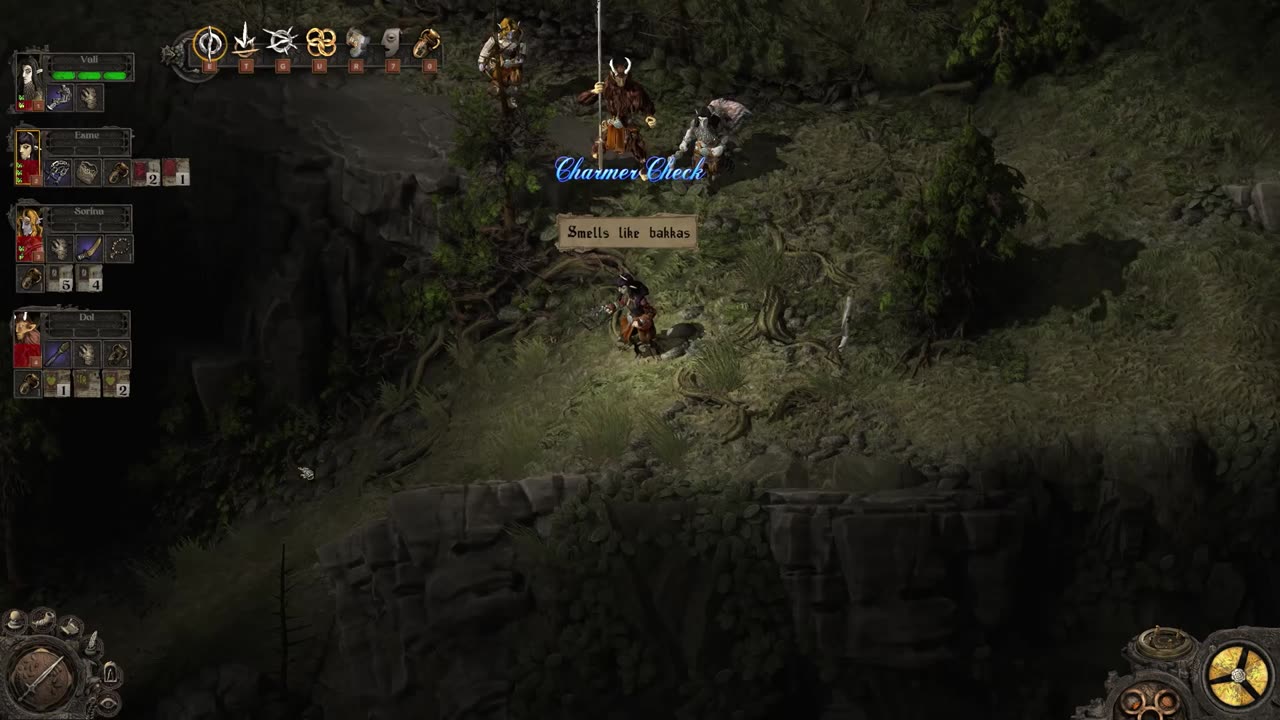Screen dimensions: 1280x720
Task: Click Sorina's curved dagger slot
Action: coord(89,248)
